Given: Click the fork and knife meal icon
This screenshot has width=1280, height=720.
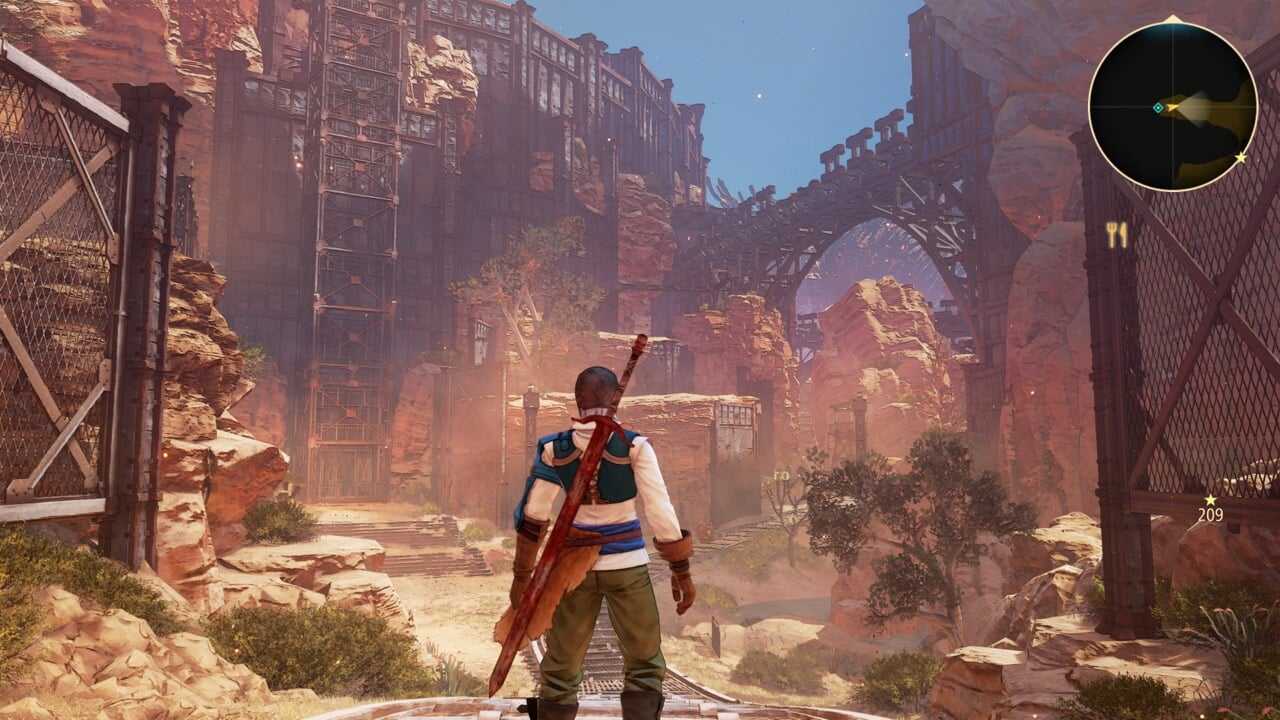Looking at the screenshot, I should (1116, 235).
